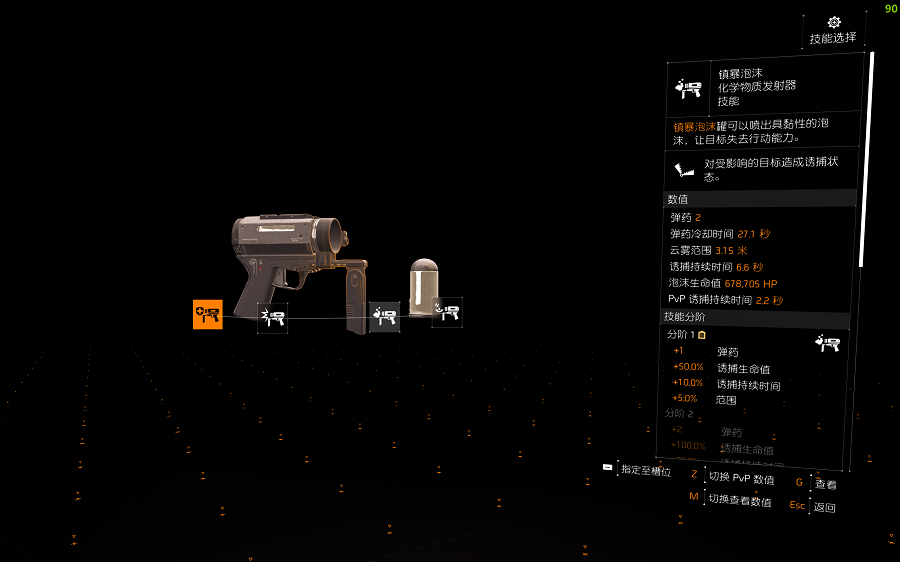Click the skill details panel scrollbar
The image size is (900, 562).
(x=871, y=160)
